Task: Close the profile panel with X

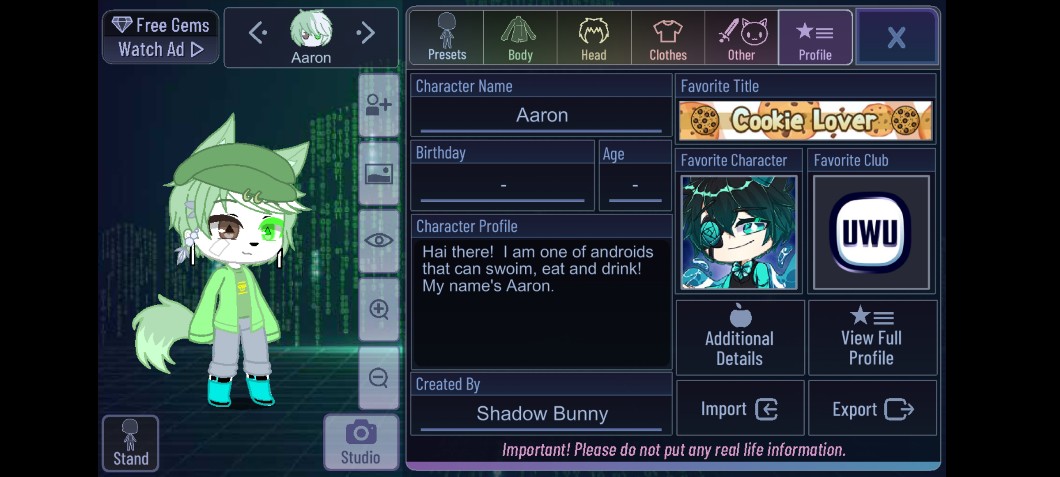Action: (x=896, y=38)
